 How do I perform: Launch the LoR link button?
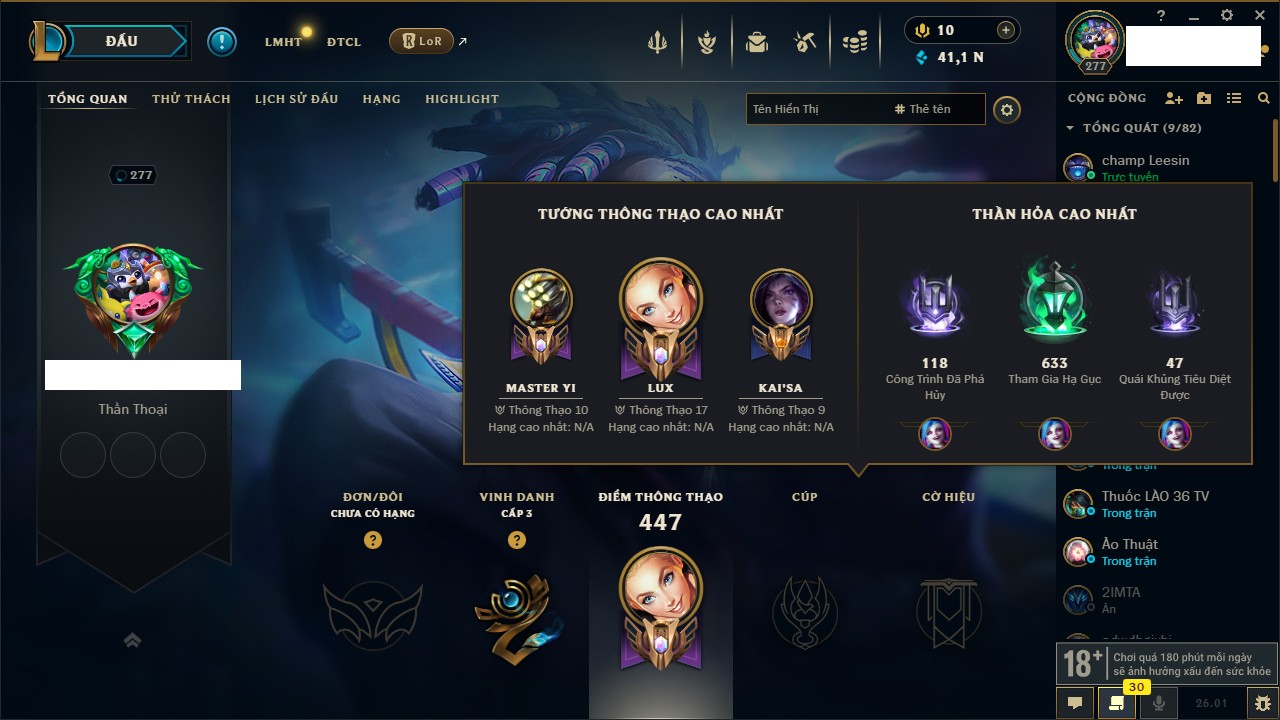click(422, 41)
